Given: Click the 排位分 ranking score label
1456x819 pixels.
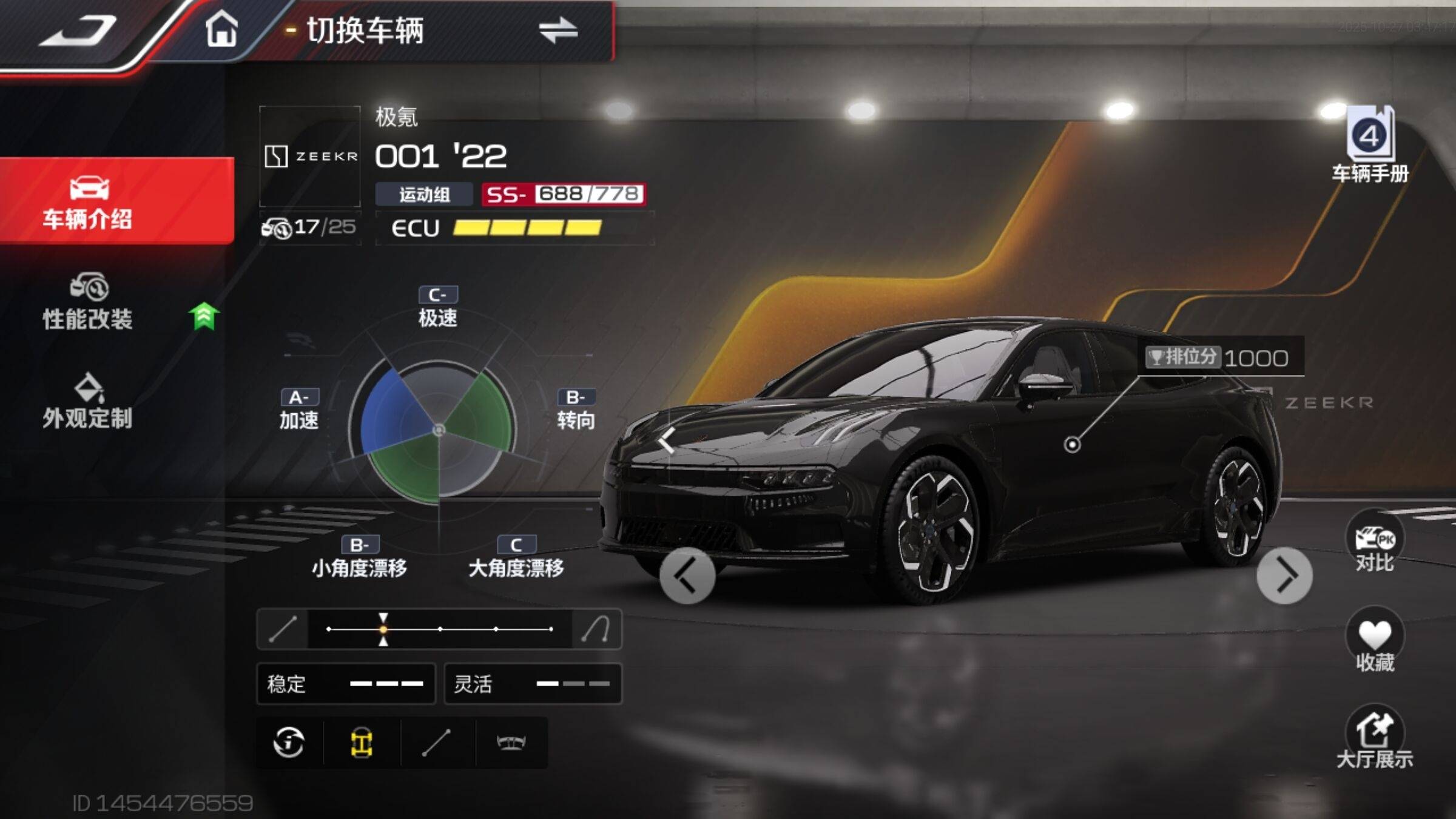Looking at the screenshot, I should point(1182,357).
